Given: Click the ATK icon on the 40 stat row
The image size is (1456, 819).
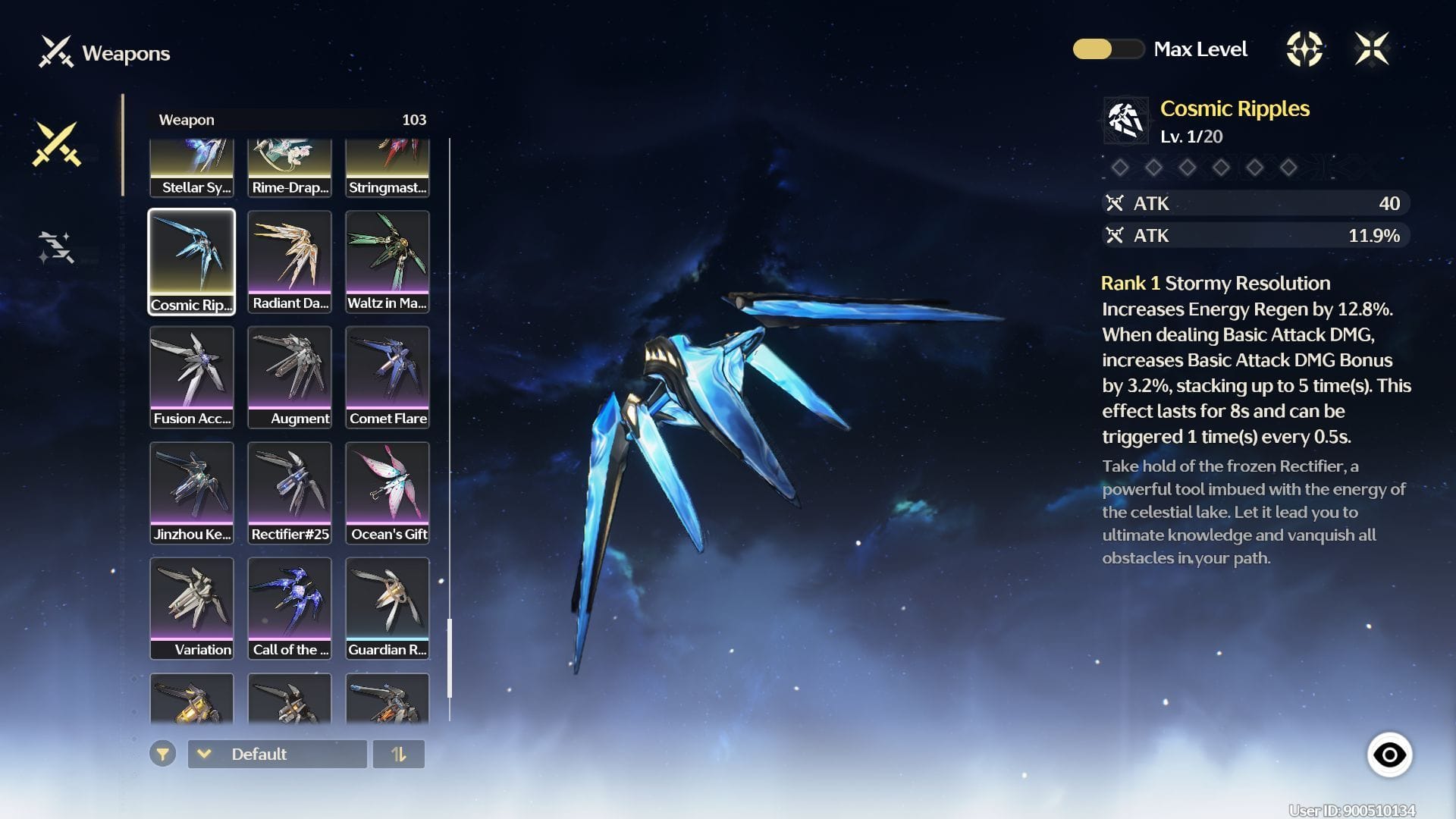Looking at the screenshot, I should coord(1115,203).
